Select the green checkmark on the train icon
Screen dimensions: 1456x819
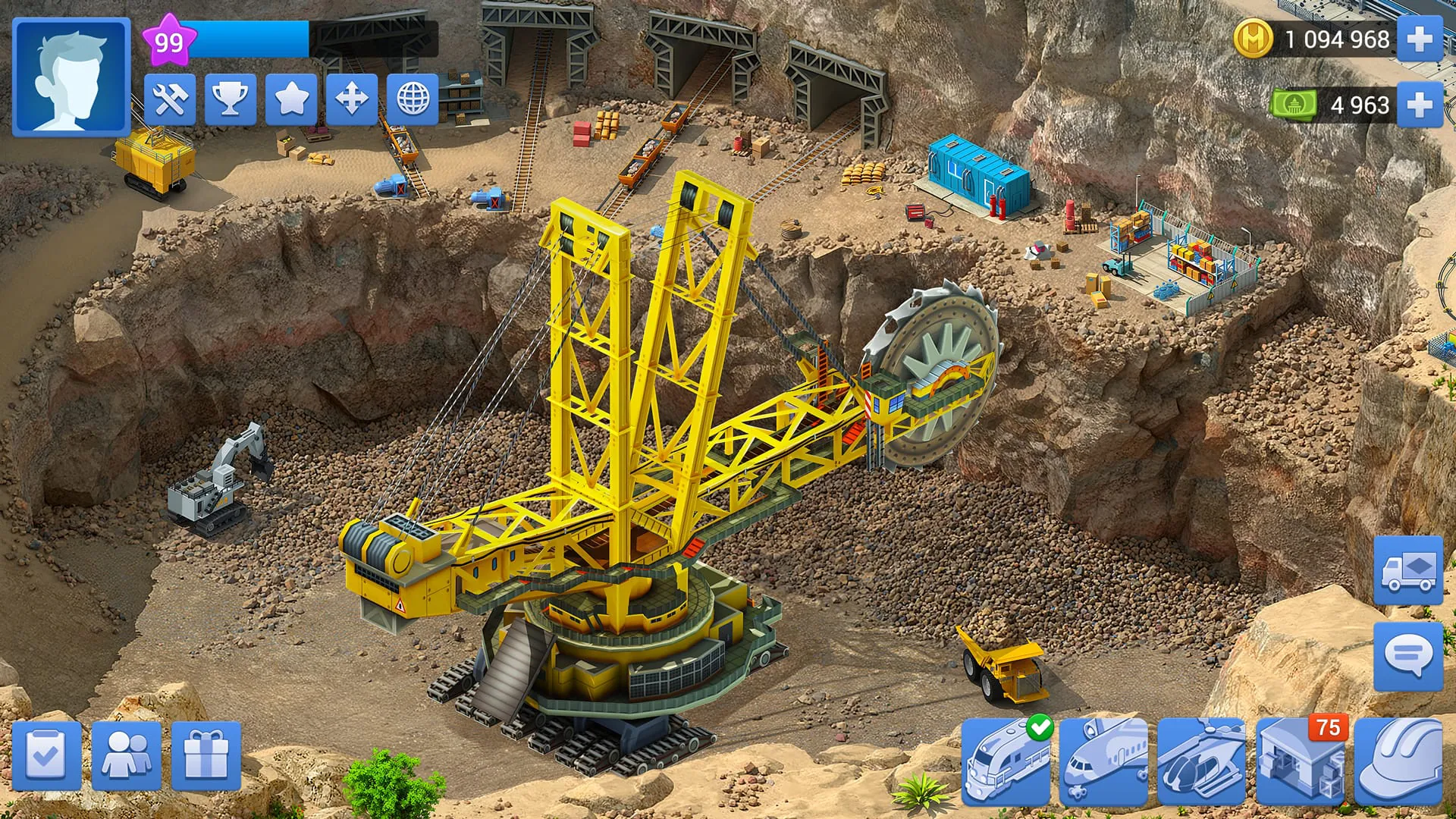tap(1041, 730)
